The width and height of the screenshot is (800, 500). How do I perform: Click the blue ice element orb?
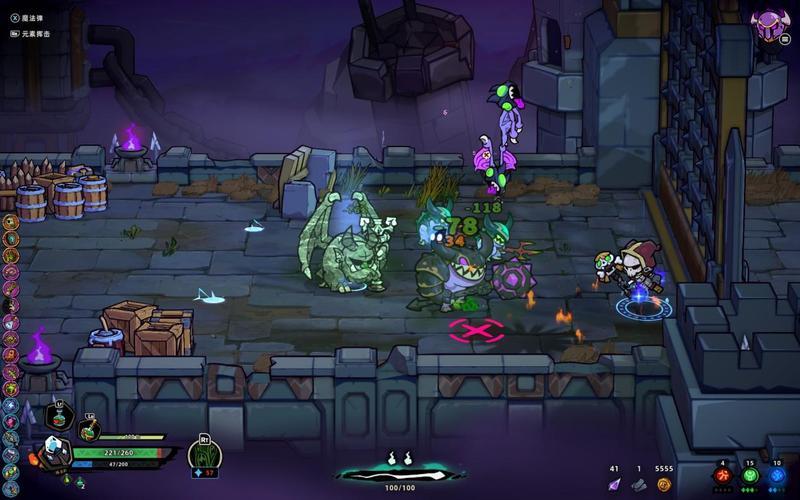[x=777, y=476]
